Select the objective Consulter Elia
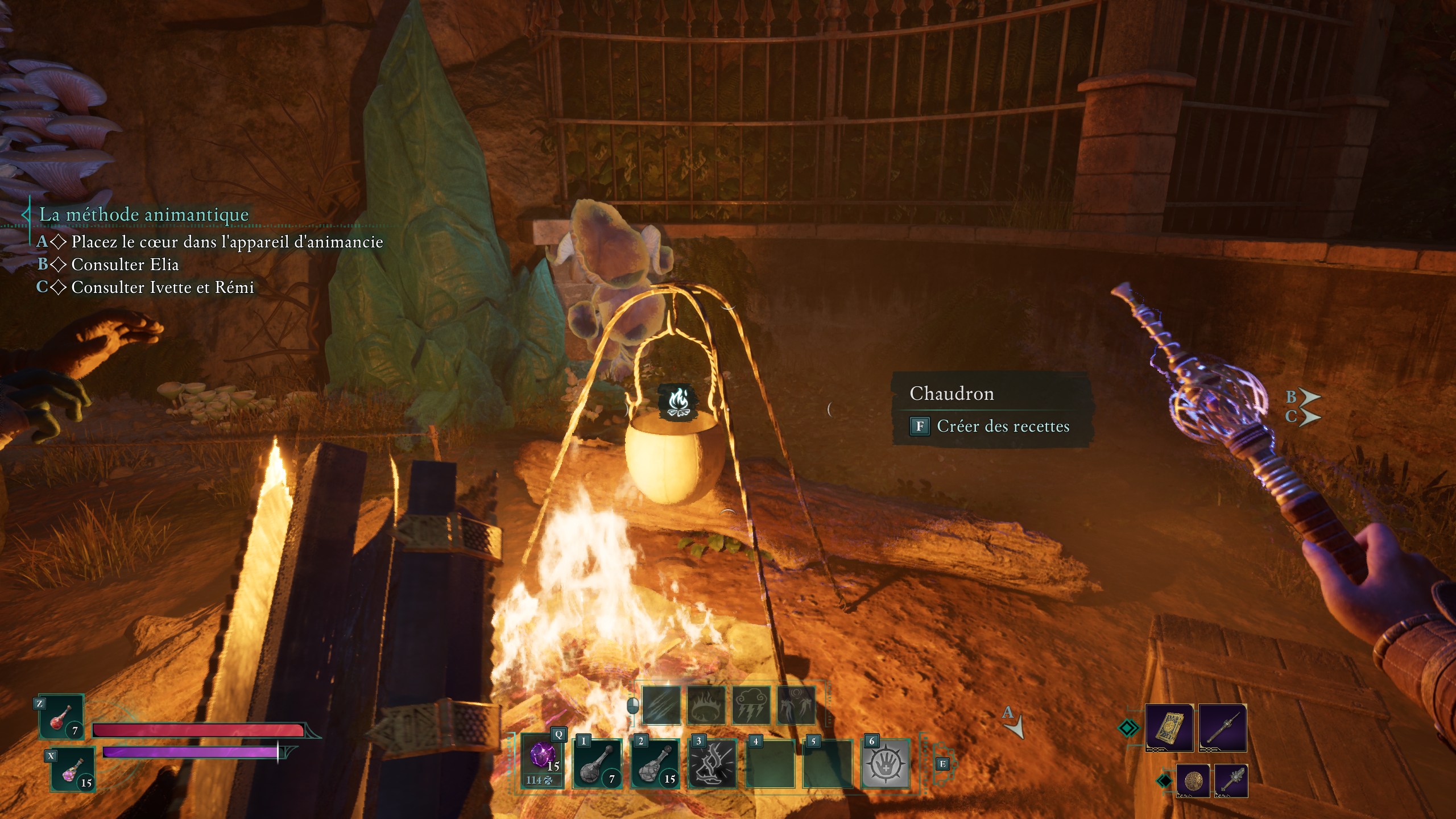The height and width of the screenshot is (819, 1456). (125, 264)
